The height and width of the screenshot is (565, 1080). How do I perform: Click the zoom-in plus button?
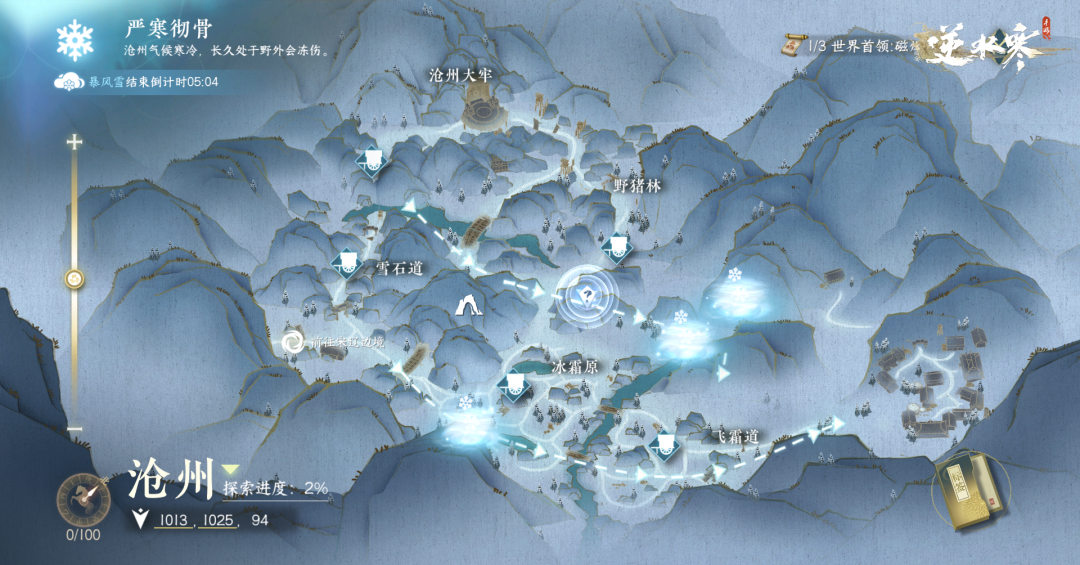tap(74, 142)
